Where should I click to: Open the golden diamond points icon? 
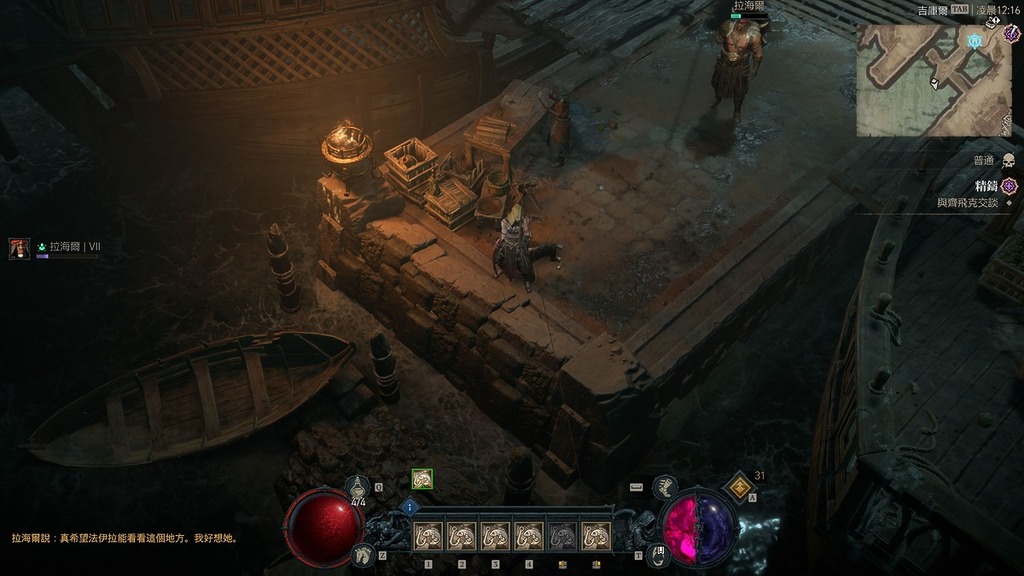739,486
